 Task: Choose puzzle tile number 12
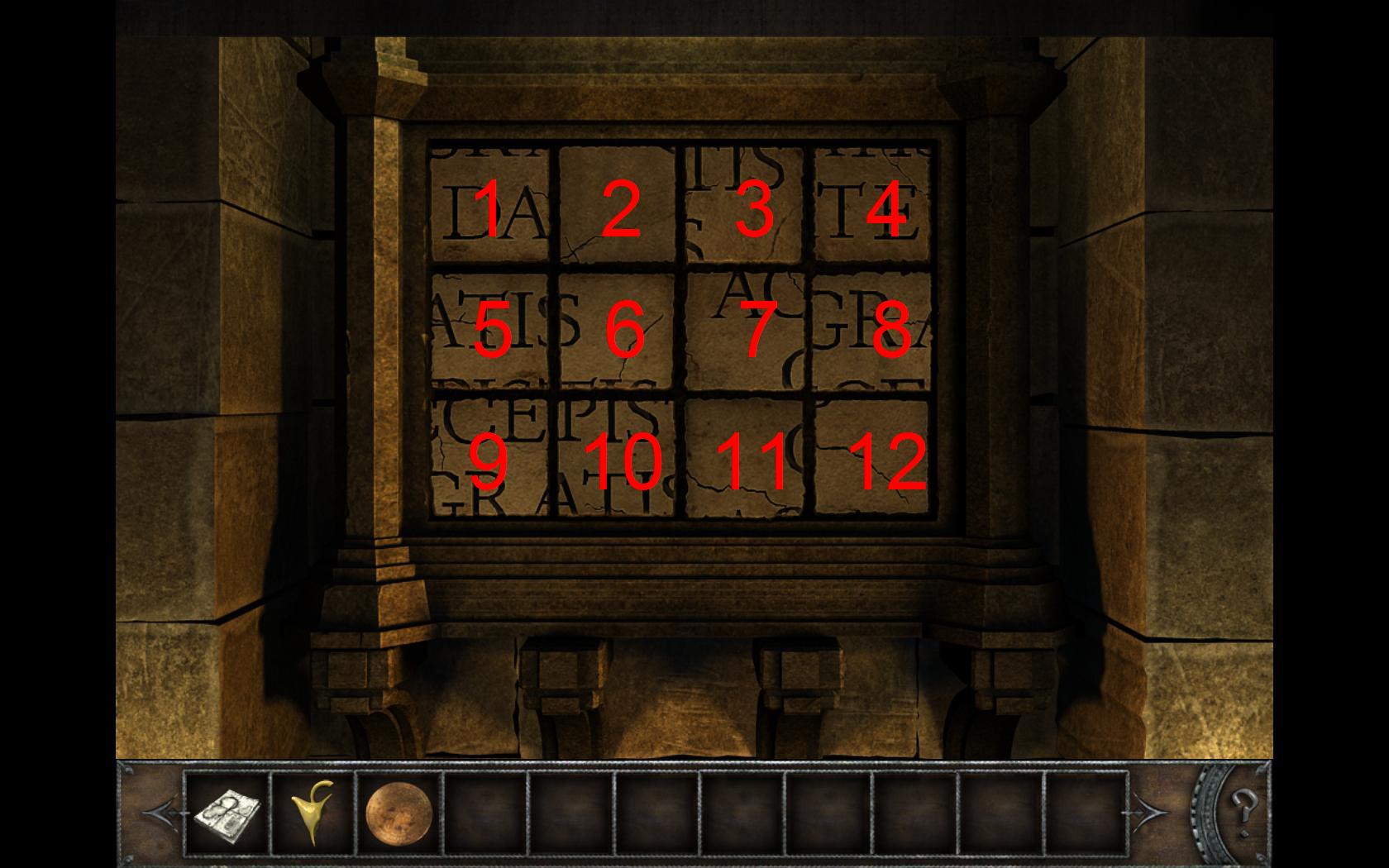pos(874,457)
